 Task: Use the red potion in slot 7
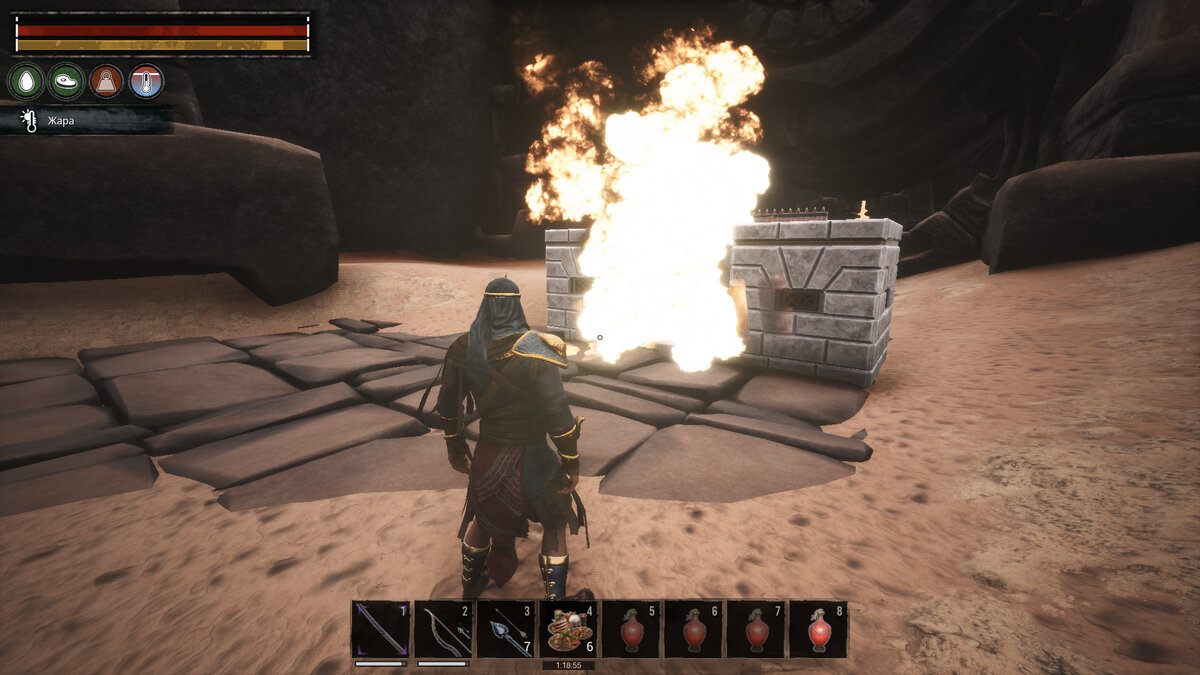coord(756,629)
